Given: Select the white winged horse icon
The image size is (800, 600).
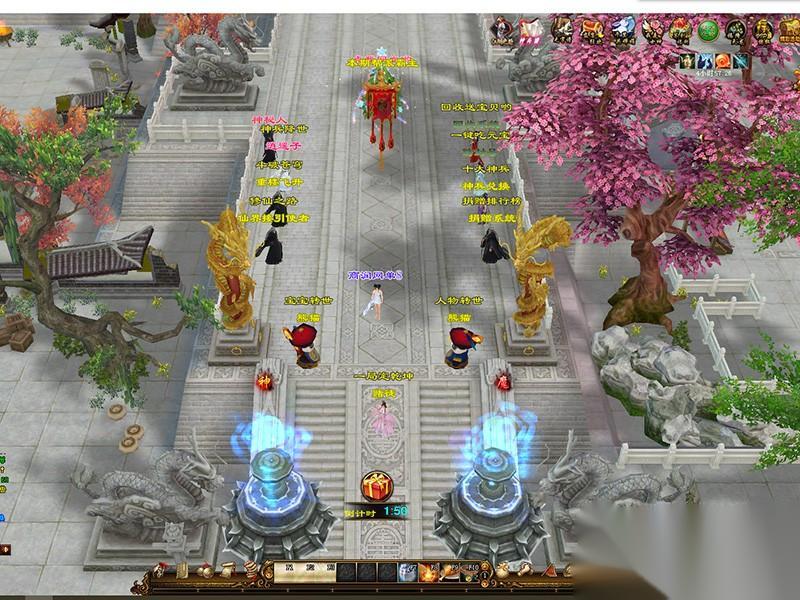Looking at the screenshot, I should coord(623,29).
